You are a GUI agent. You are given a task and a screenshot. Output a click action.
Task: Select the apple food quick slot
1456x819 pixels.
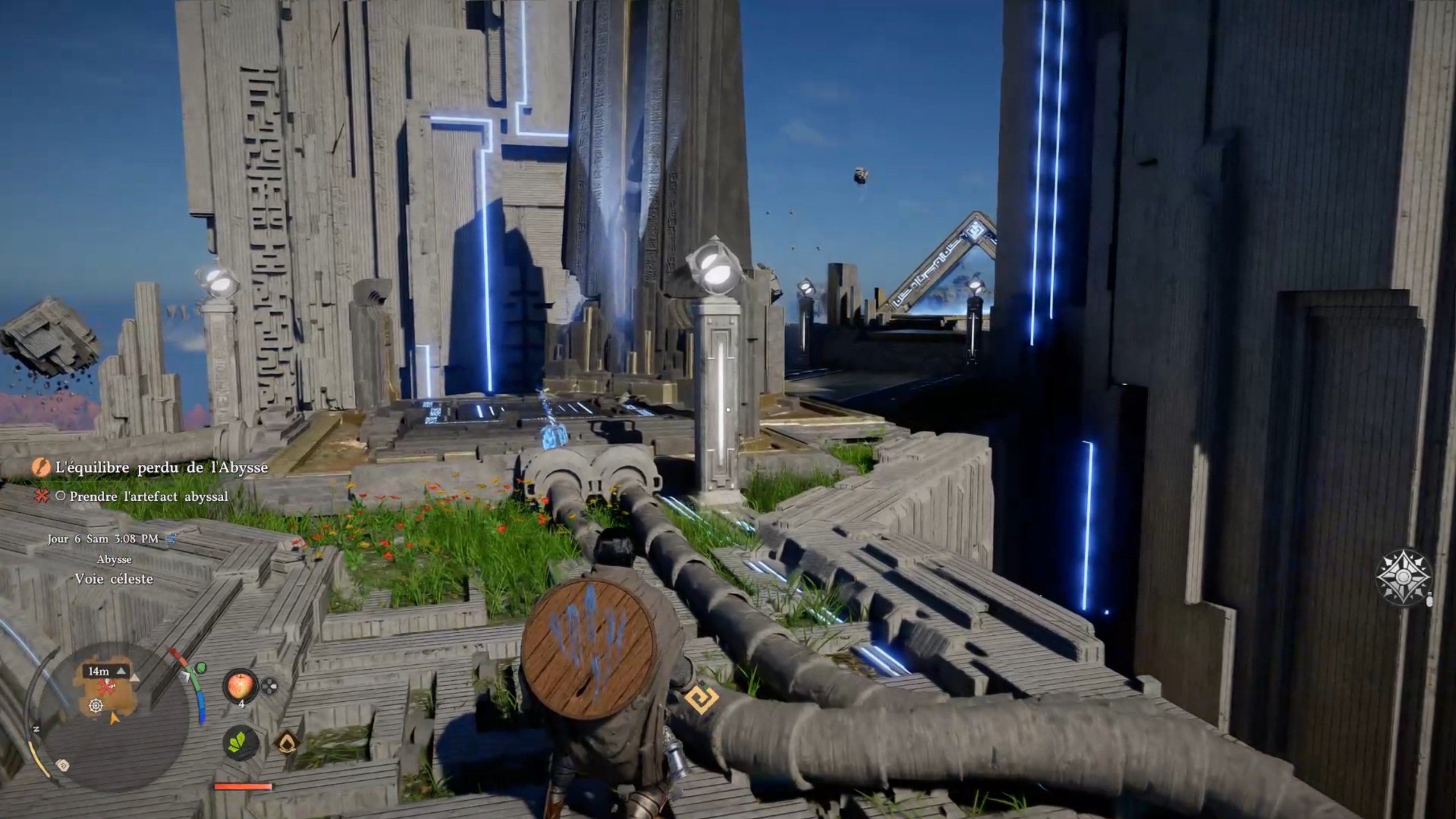coord(240,685)
